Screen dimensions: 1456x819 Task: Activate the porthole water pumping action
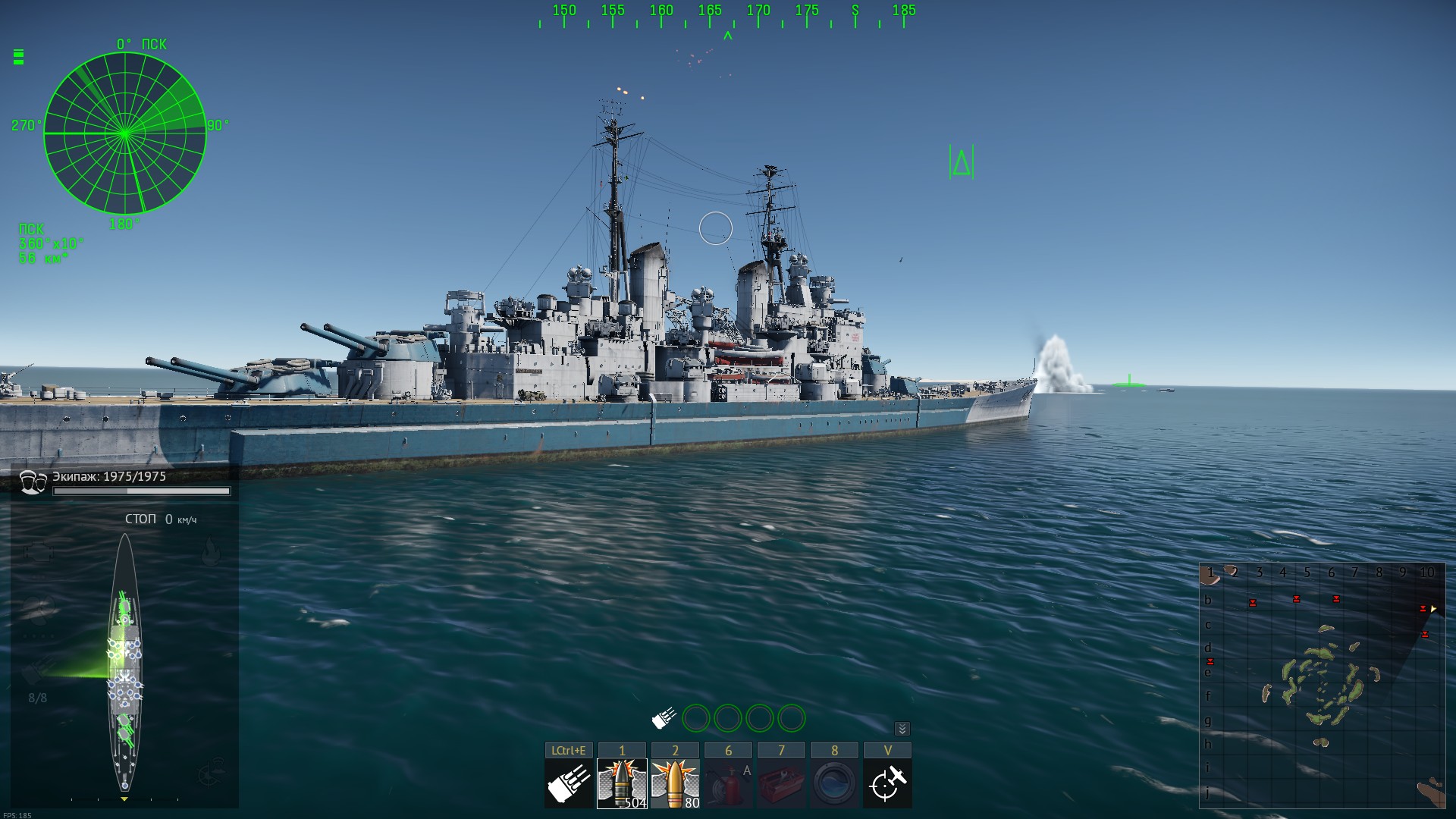(x=834, y=783)
